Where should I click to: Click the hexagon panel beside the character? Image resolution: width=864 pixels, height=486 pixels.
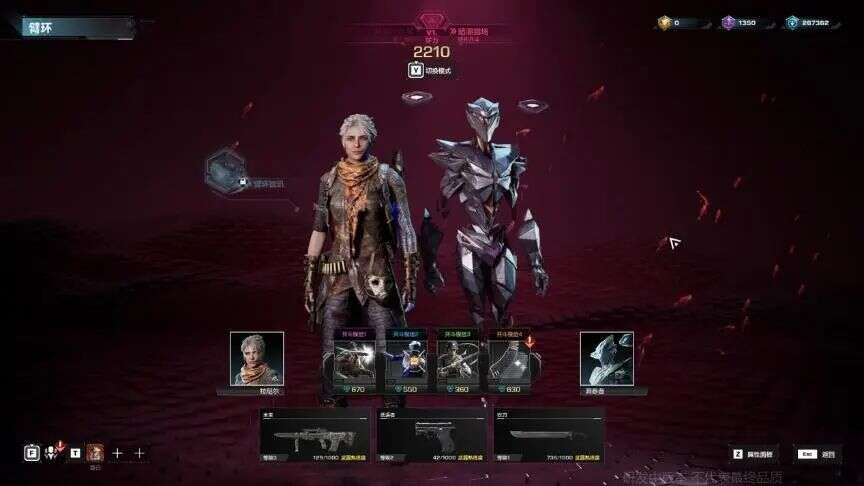(225, 170)
